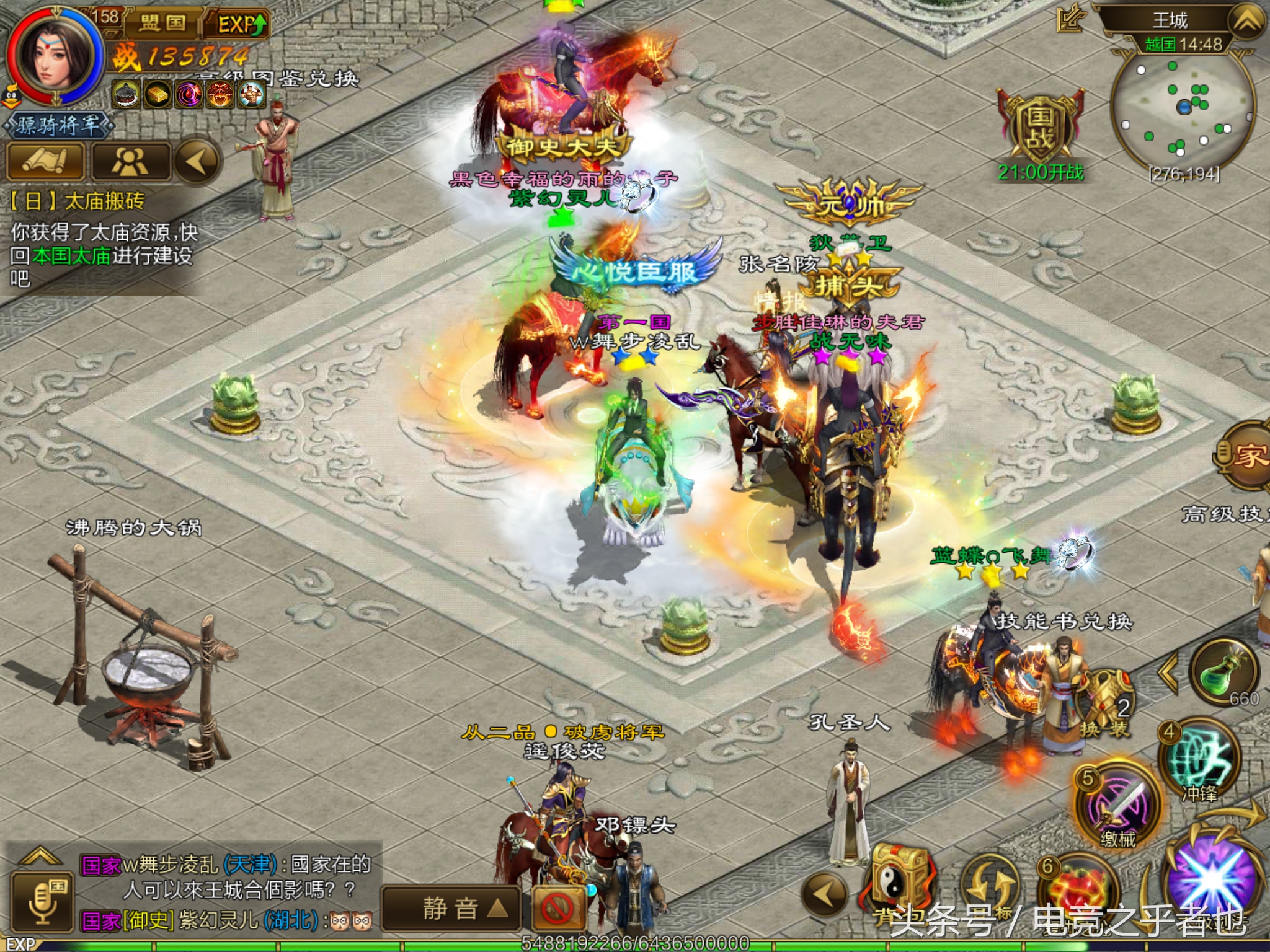The image size is (1270, 952).
Task: Select the quest scroll tab
Action: coord(45,161)
